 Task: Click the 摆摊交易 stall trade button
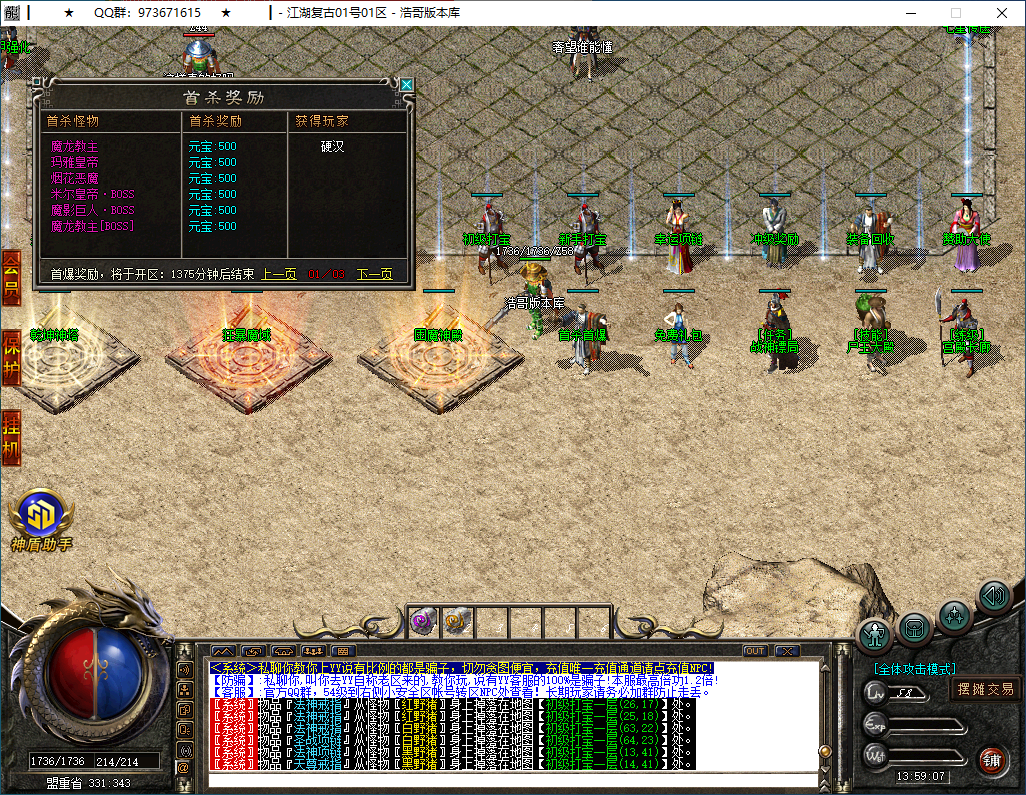pyautogui.click(x=985, y=689)
